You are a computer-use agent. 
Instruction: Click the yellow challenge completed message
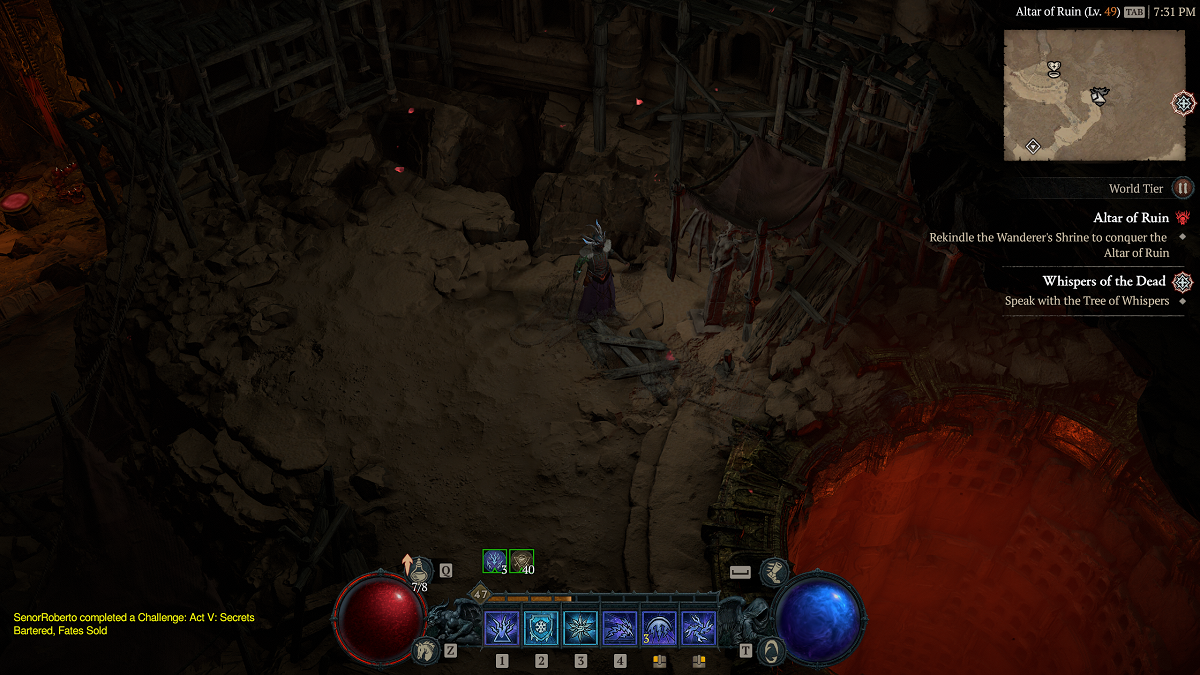click(133, 624)
